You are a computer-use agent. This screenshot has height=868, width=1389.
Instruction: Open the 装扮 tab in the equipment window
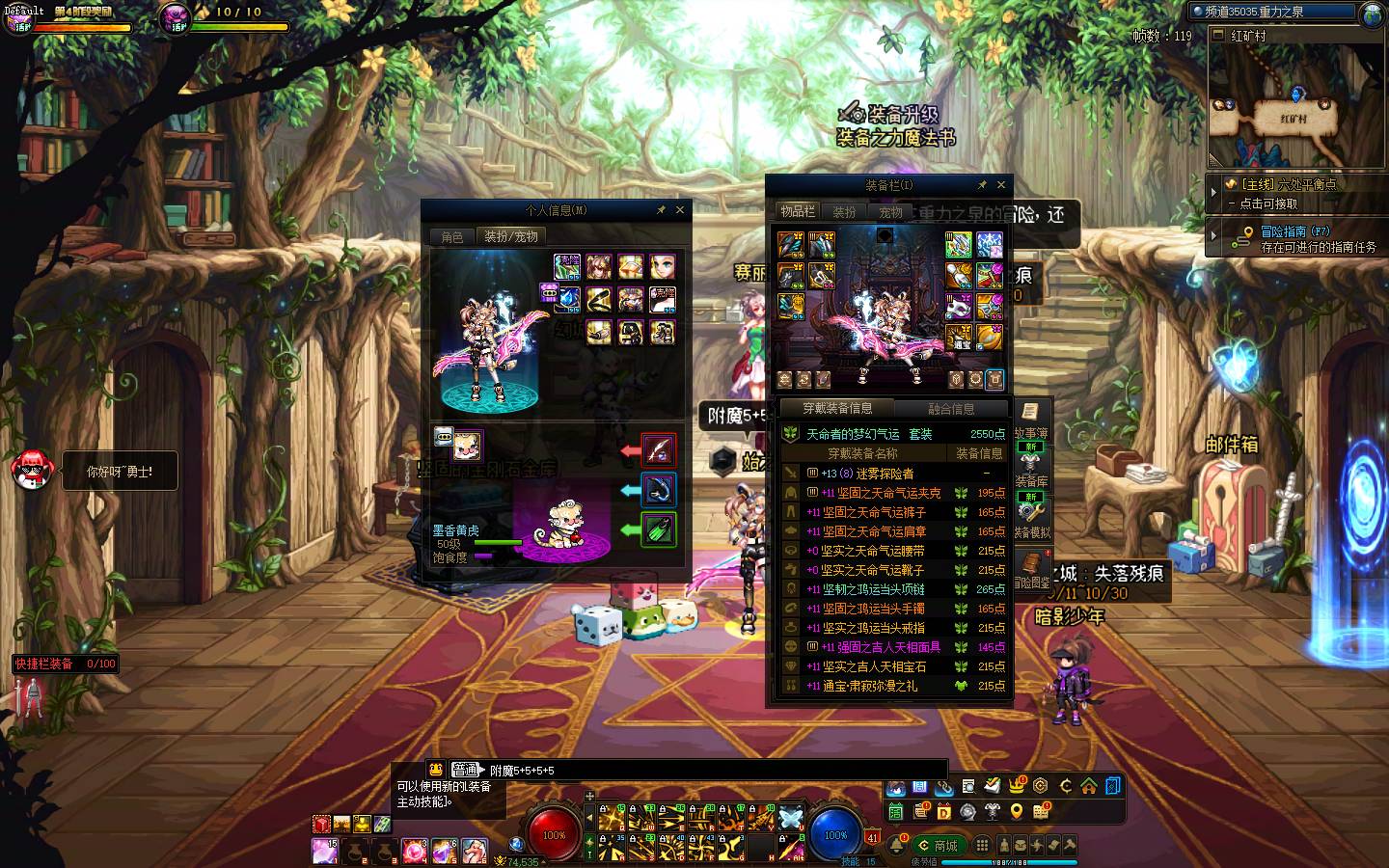pyautogui.click(x=844, y=212)
